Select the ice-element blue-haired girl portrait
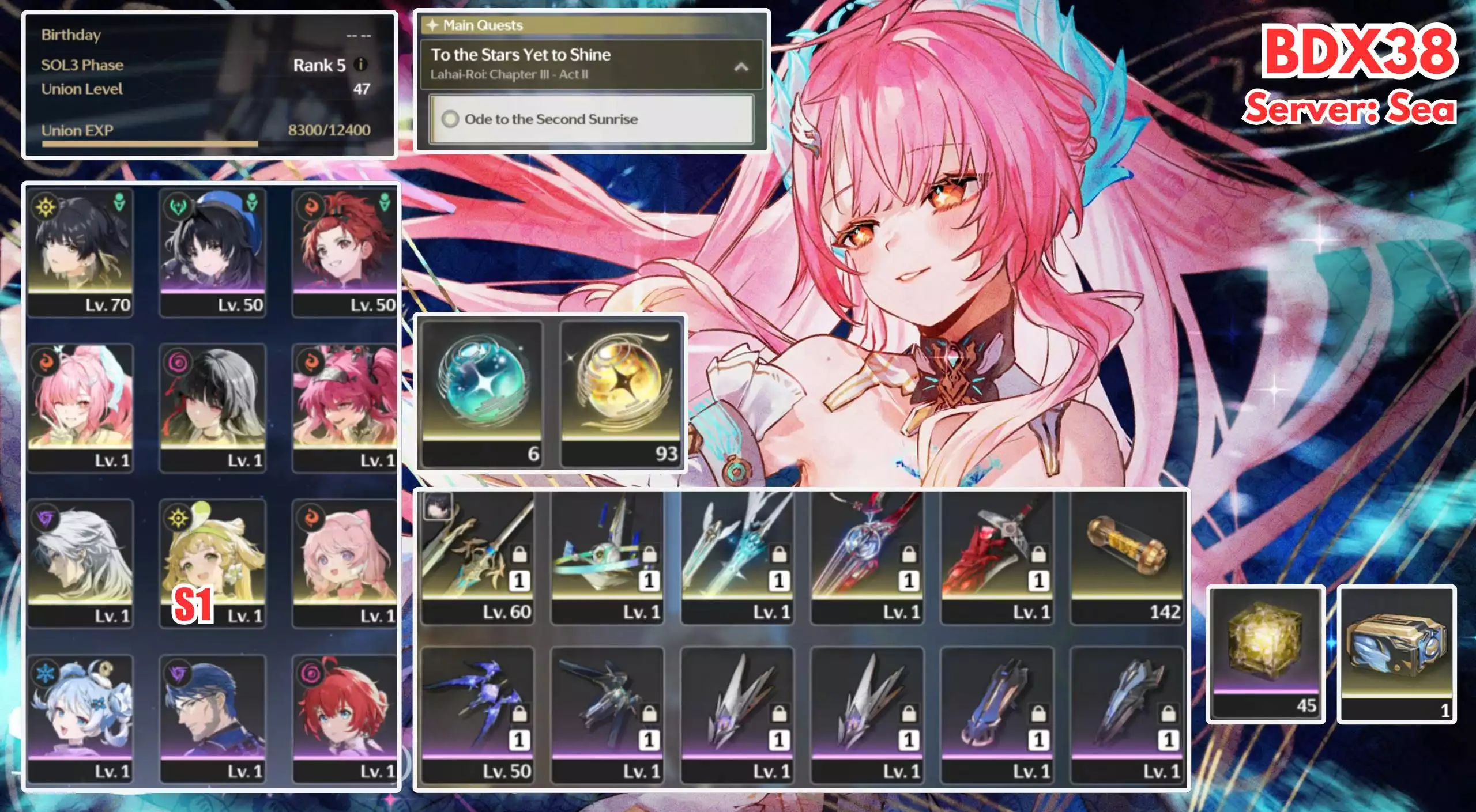 (x=80, y=719)
